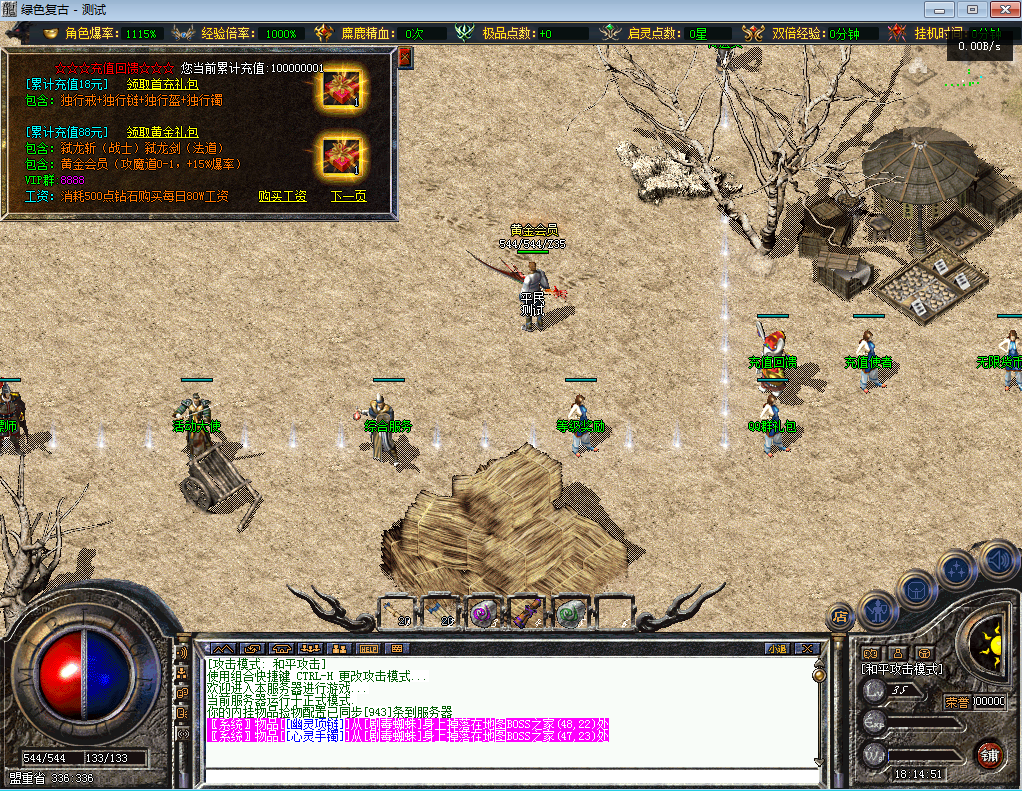Select the green spiral item belt slot
1022x791 pixels.
568,612
